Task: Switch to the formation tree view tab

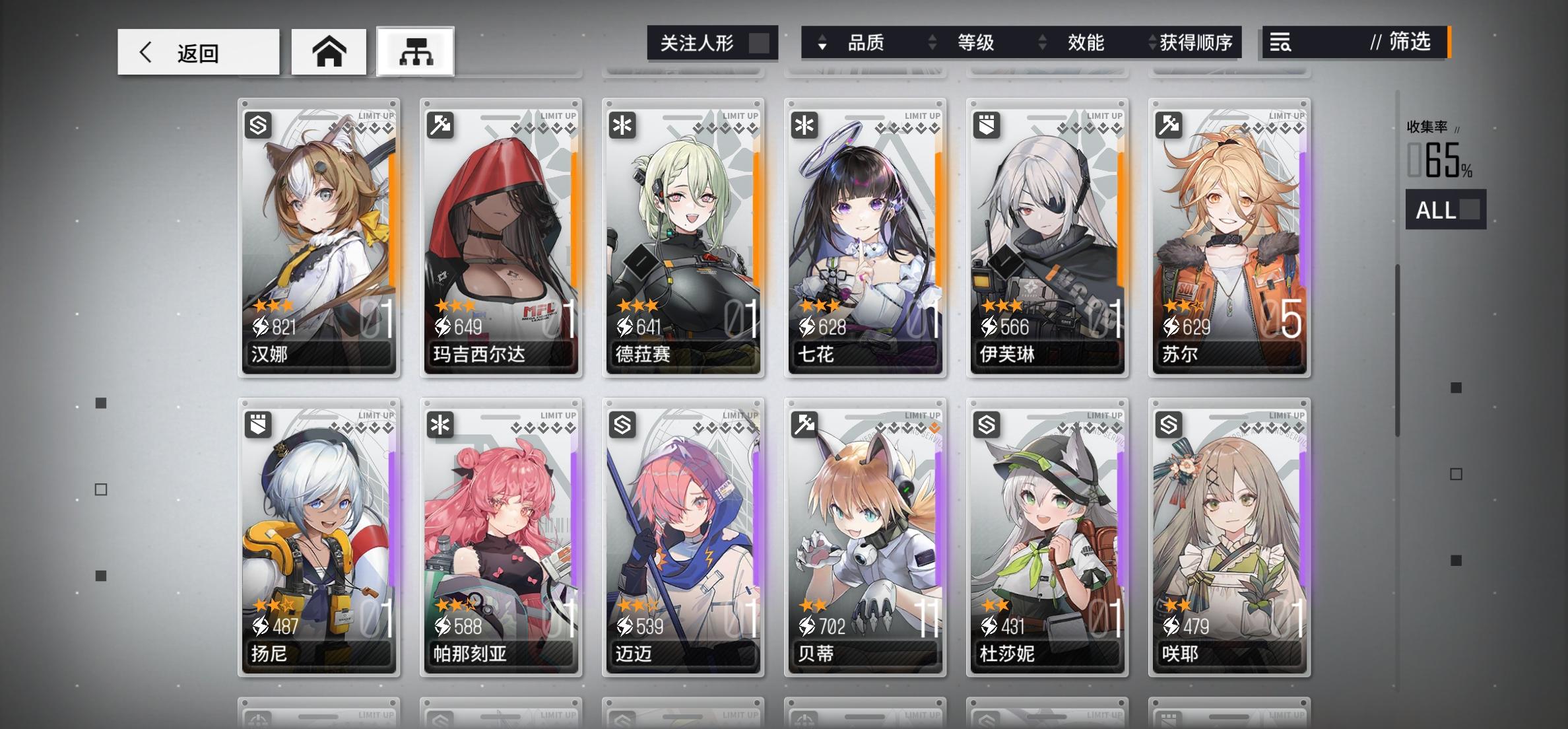Action: (415, 52)
